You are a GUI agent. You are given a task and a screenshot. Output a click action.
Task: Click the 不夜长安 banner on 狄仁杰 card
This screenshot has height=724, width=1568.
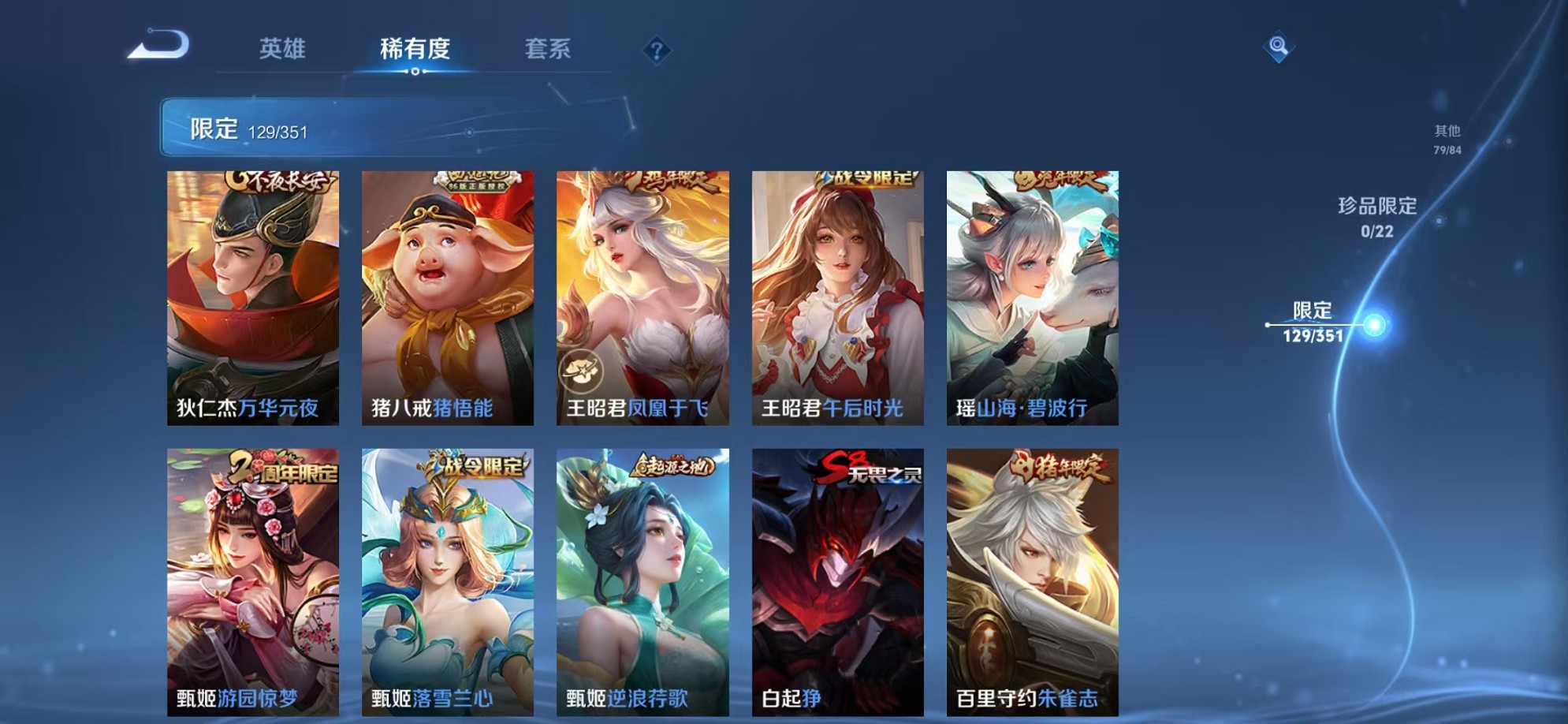pos(280,181)
